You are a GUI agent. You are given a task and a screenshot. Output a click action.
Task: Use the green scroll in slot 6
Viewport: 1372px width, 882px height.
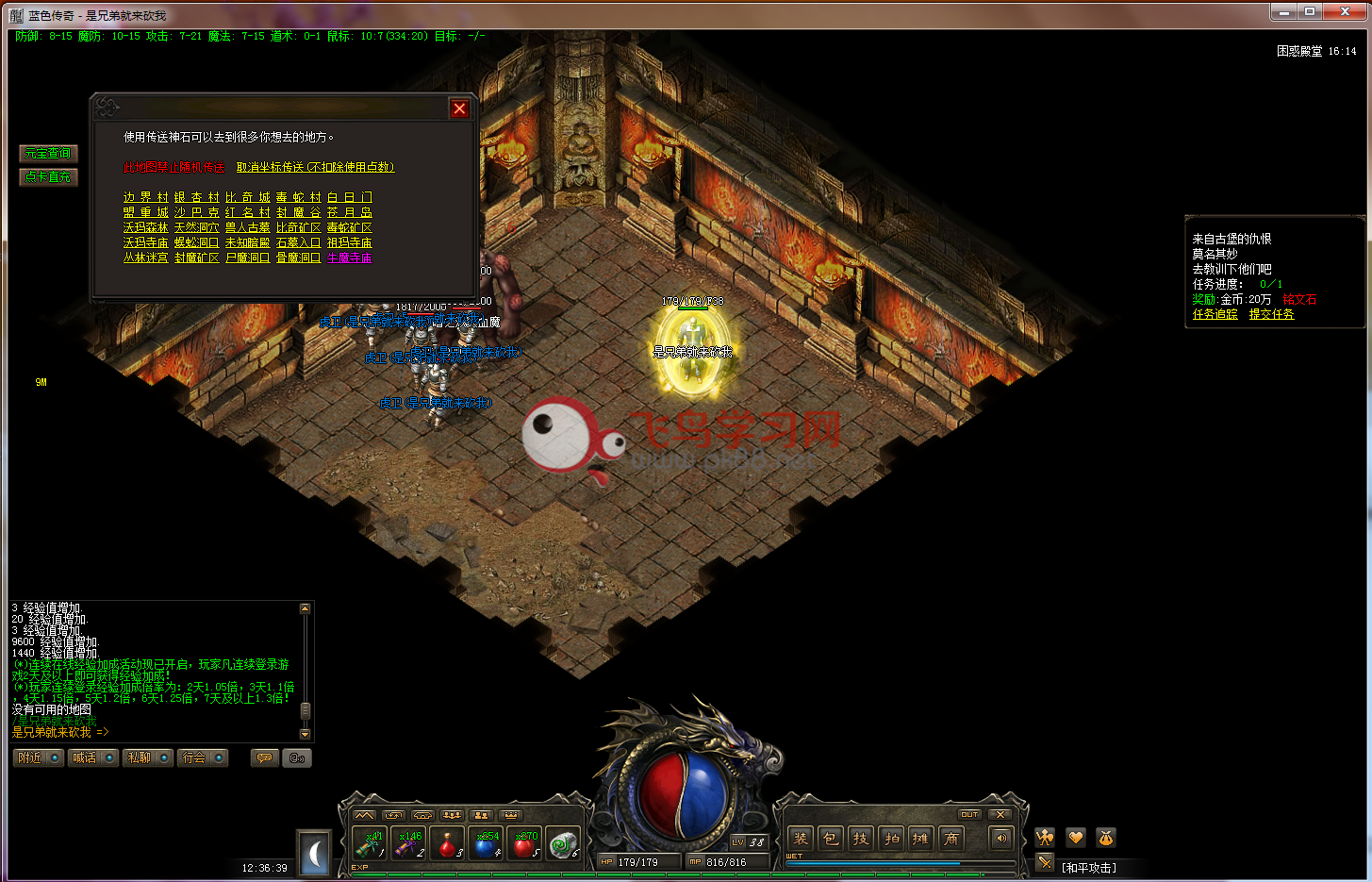[564, 843]
